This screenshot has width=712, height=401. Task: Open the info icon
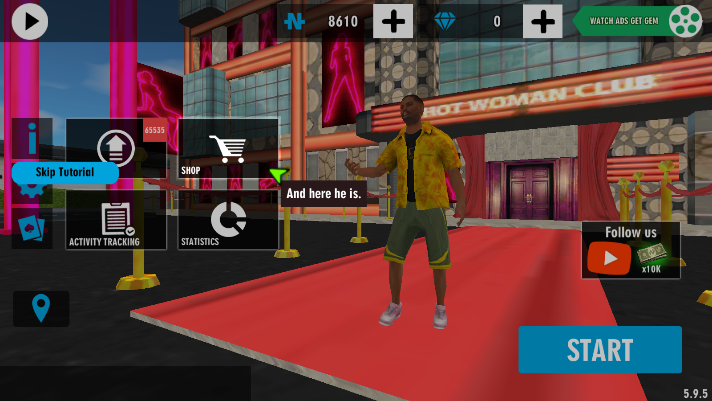click(x=32, y=135)
